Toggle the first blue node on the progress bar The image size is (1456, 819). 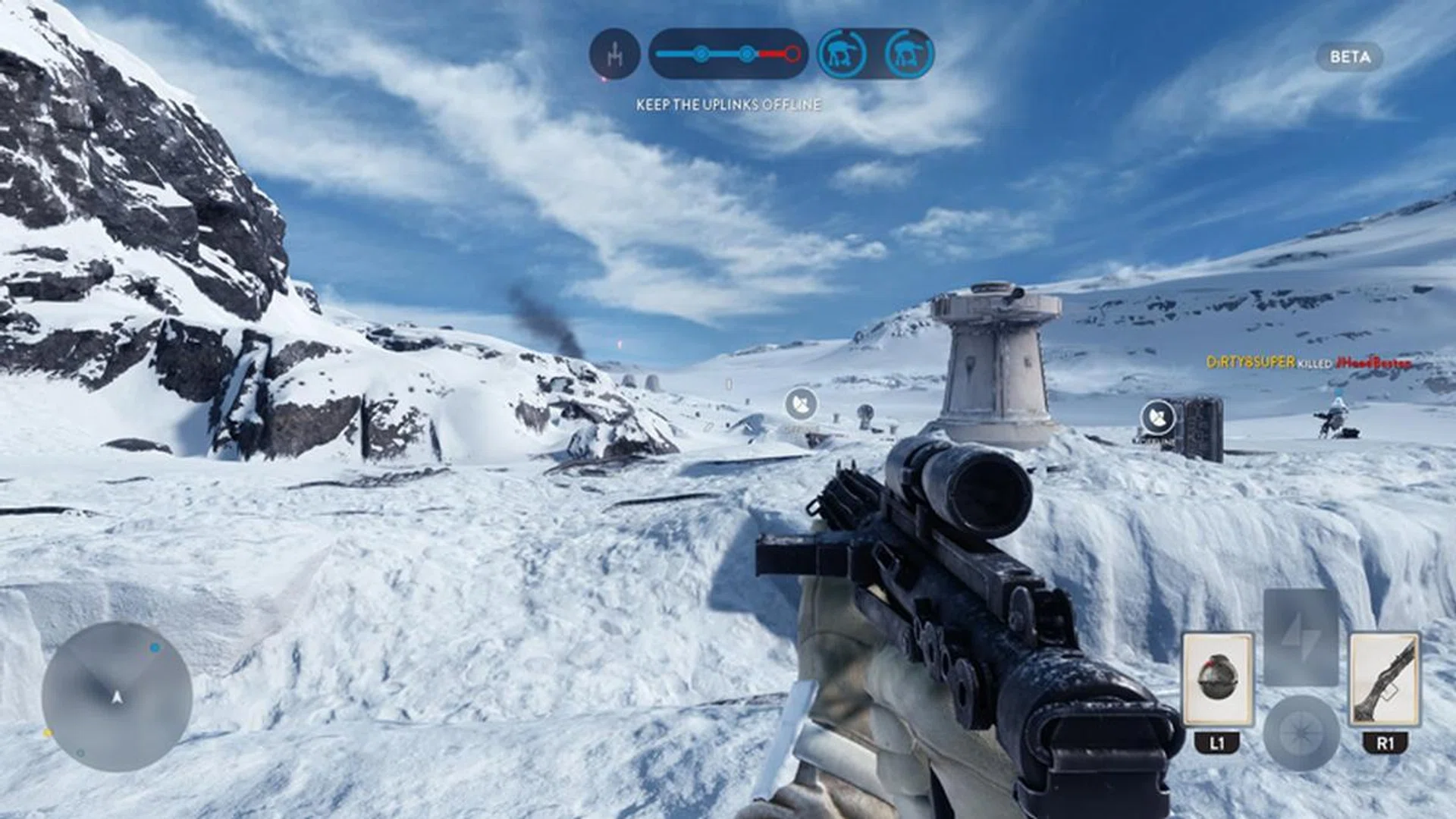(x=701, y=53)
